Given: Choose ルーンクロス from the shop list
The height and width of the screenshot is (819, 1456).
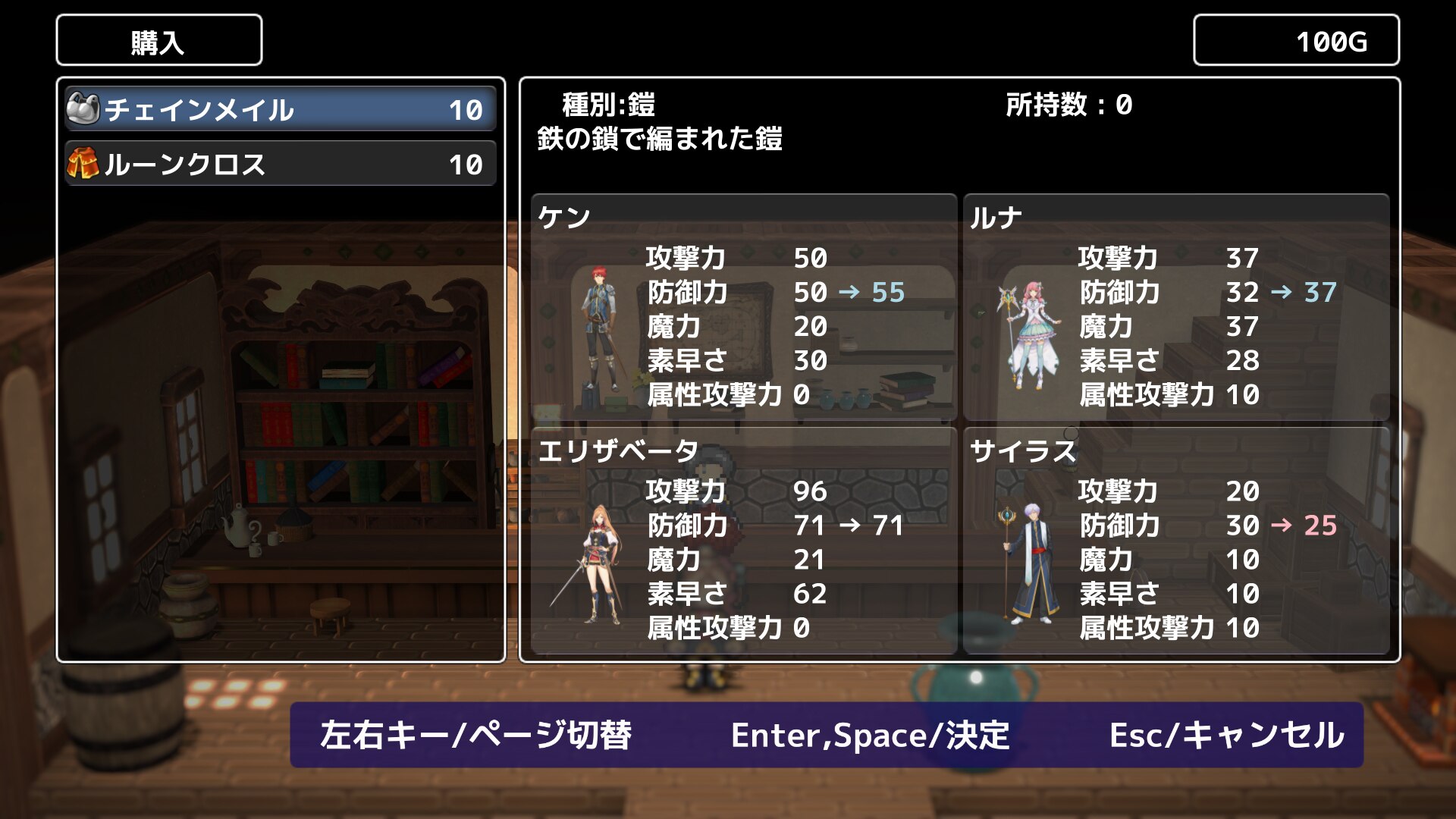Looking at the screenshot, I should (280, 165).
